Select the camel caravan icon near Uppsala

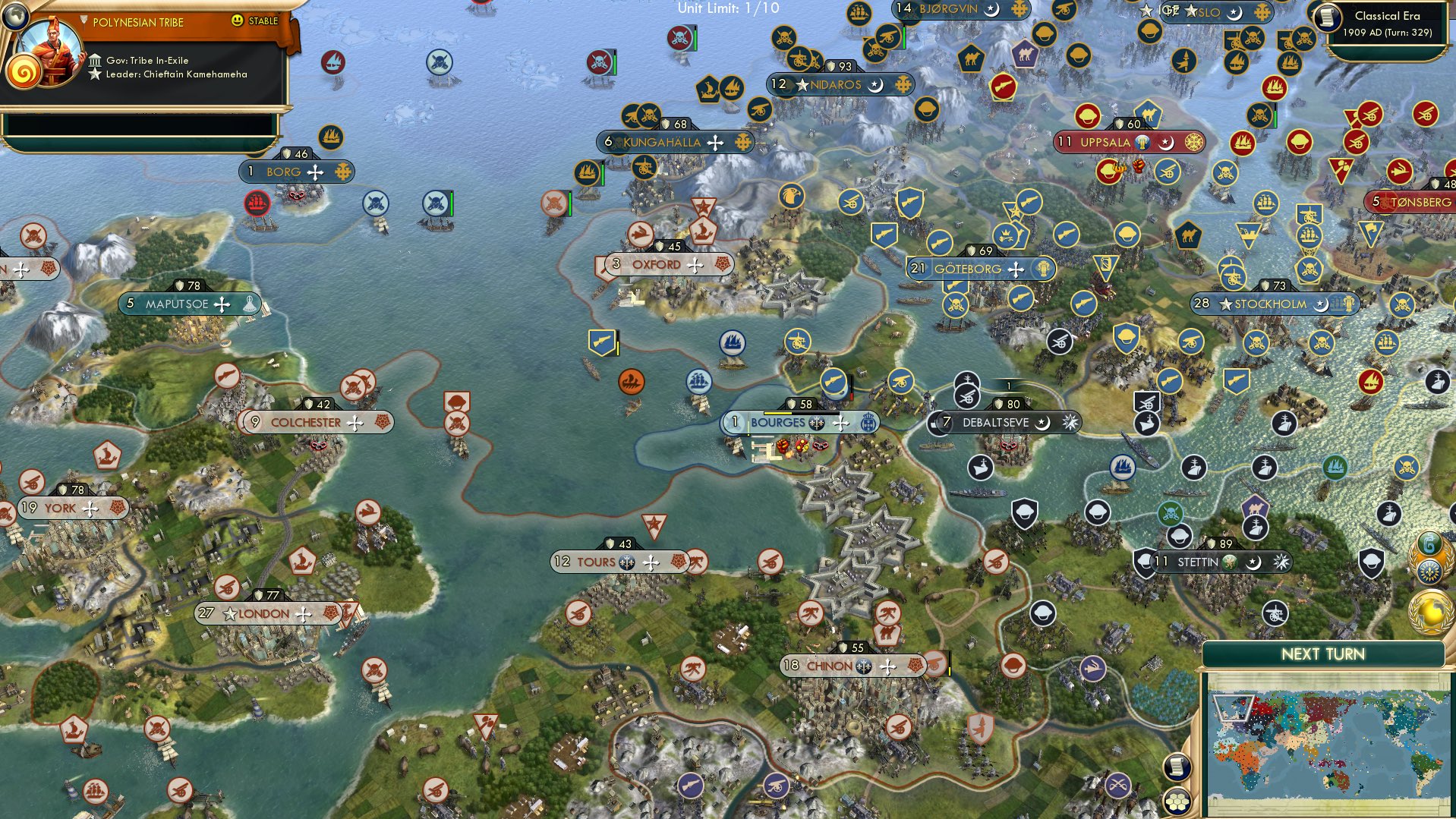pyautogui.click(x=1149, y=114)
